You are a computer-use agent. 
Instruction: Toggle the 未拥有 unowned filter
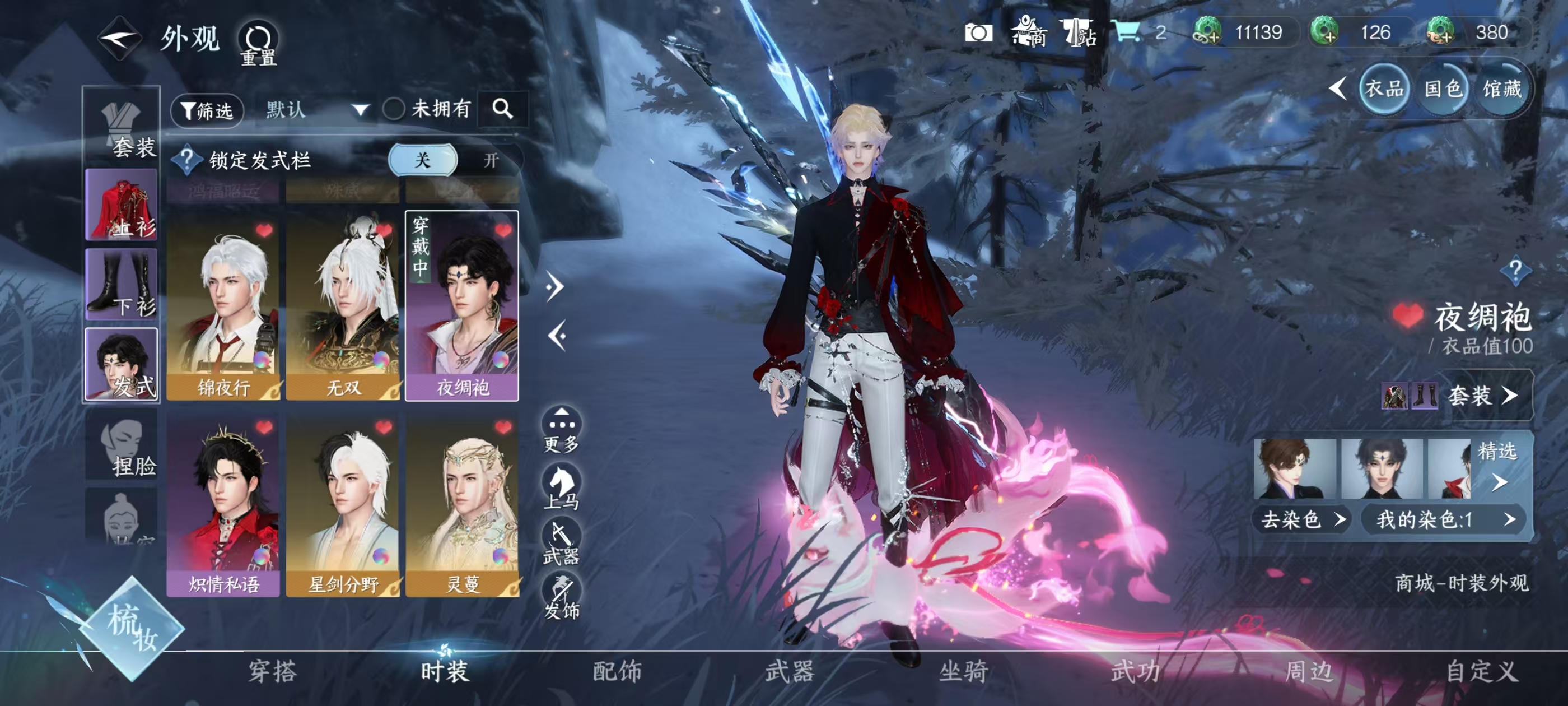tap(394, 110)
